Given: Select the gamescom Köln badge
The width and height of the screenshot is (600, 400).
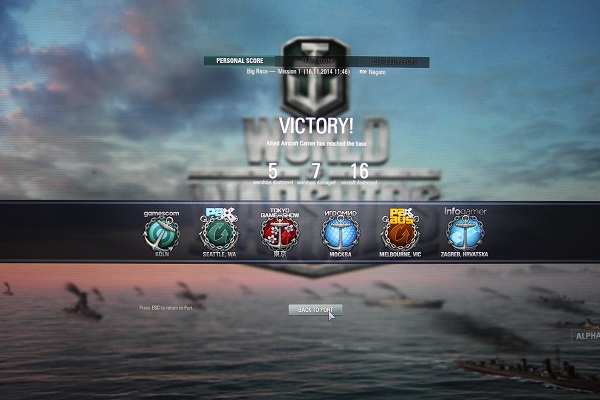Looking at the screenshot, I should click(160, 234).
